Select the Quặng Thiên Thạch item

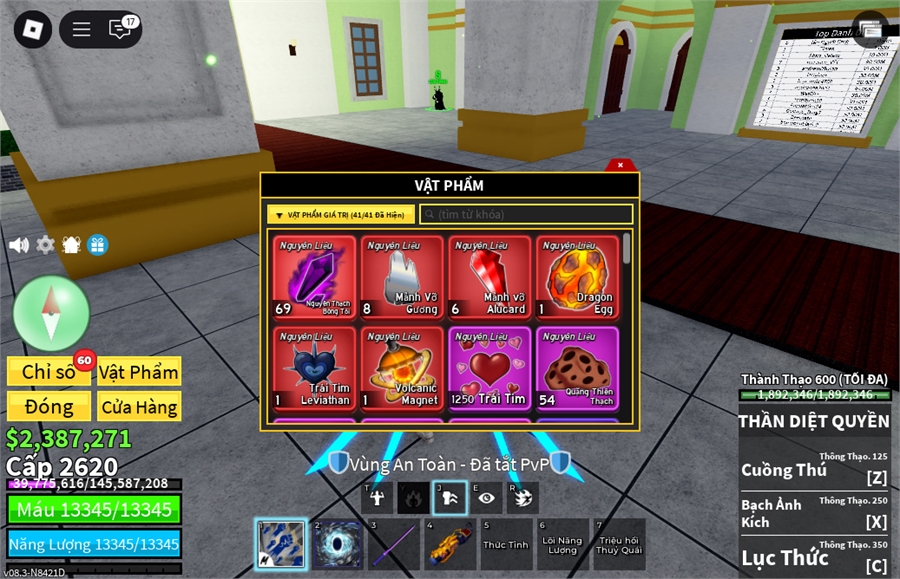pyautogui.click(x=578, y=368)
